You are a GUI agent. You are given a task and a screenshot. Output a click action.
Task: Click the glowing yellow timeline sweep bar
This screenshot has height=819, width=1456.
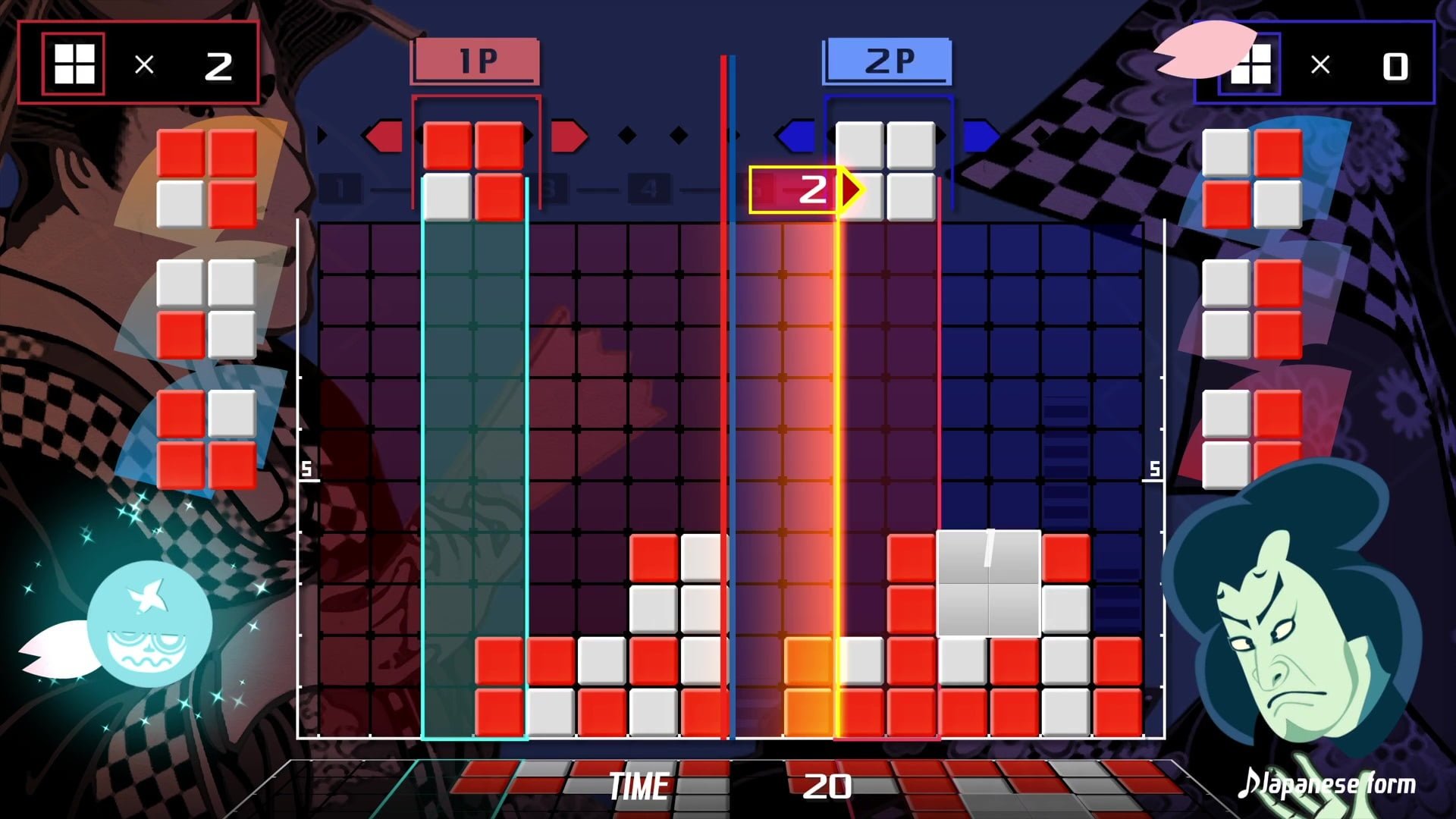tap(838, 455)
